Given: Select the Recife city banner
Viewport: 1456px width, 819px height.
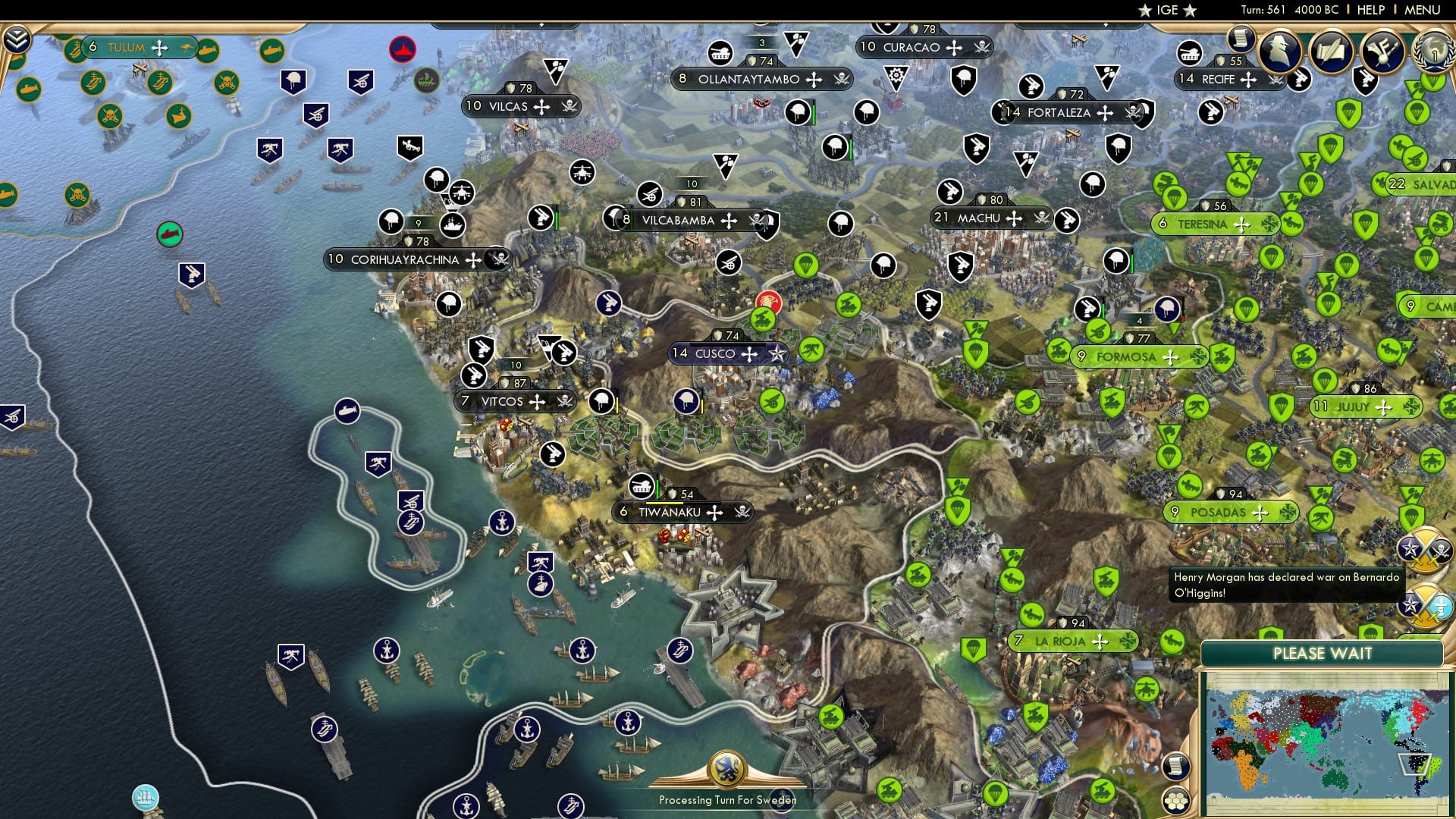Looking at the screenshot, I should point(1217,78).
